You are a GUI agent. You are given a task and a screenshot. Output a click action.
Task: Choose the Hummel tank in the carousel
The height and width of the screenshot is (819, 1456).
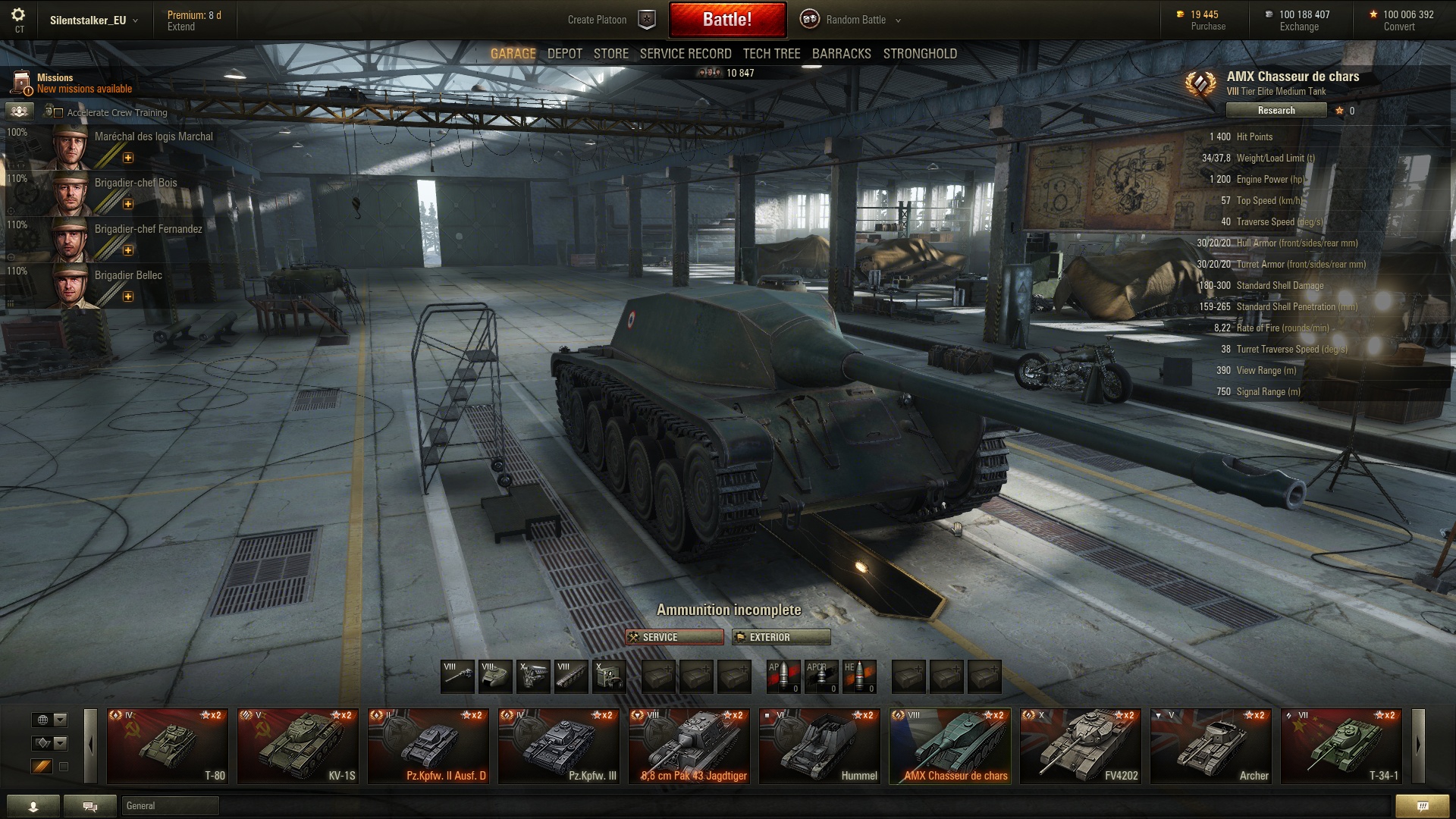tap(819, 746)
